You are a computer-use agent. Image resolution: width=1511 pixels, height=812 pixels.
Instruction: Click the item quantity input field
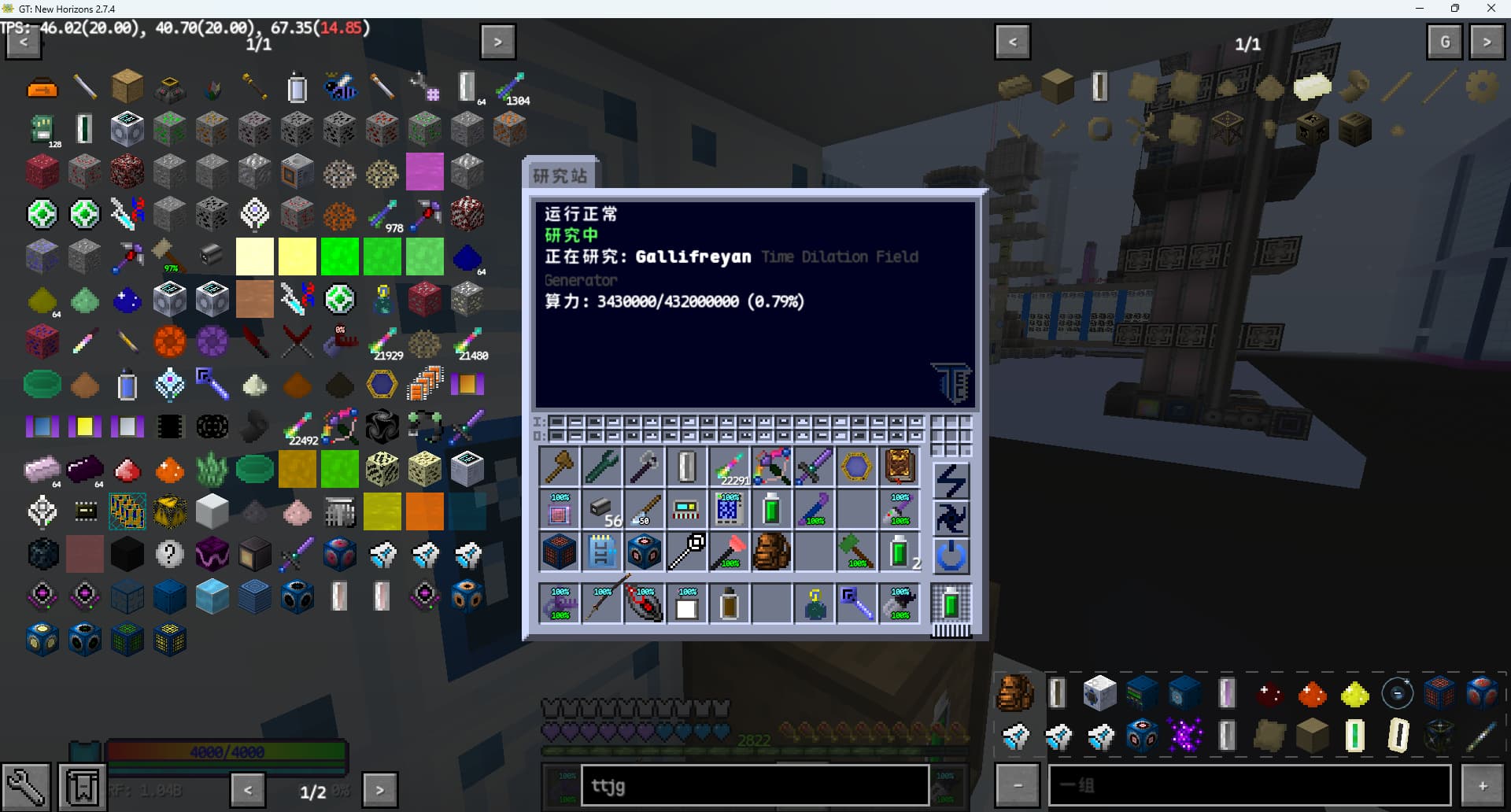(x=1250, y=785)
